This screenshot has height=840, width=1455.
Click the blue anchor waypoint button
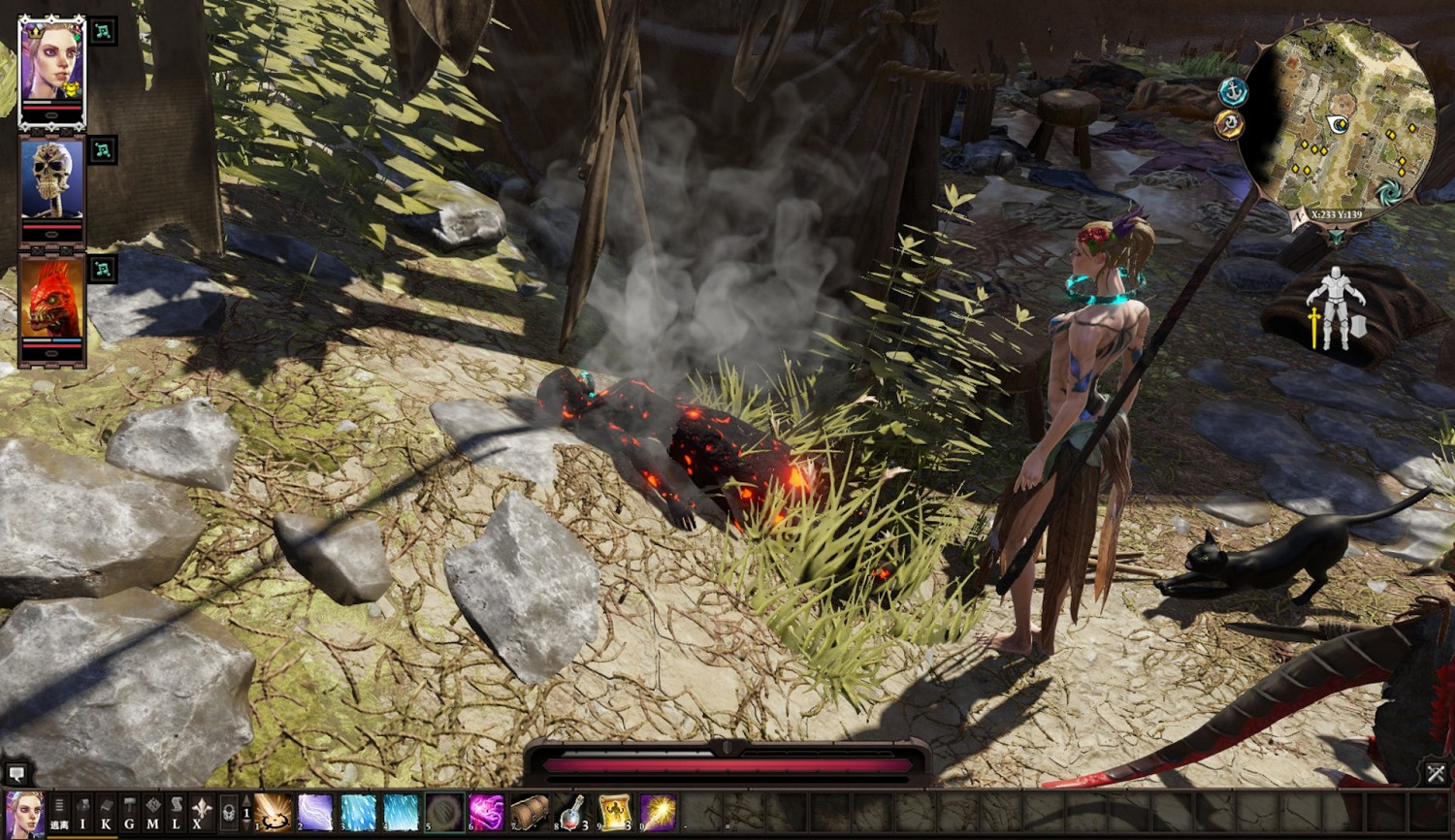(1232, 92)
